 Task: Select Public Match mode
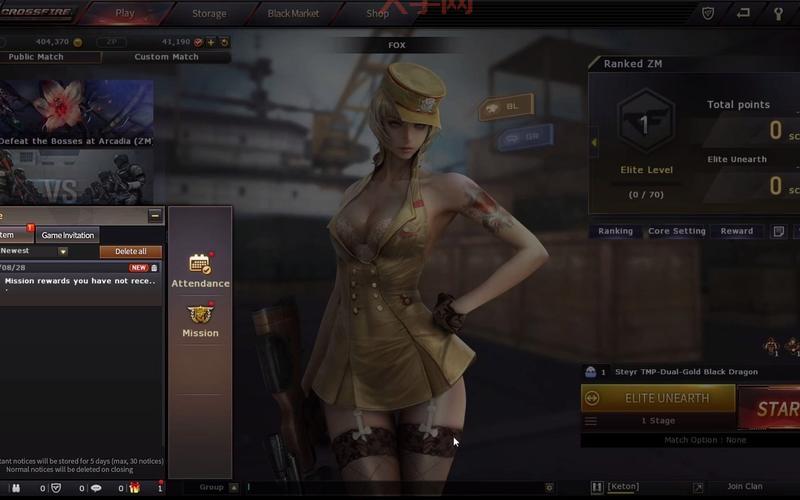(36, 57)
